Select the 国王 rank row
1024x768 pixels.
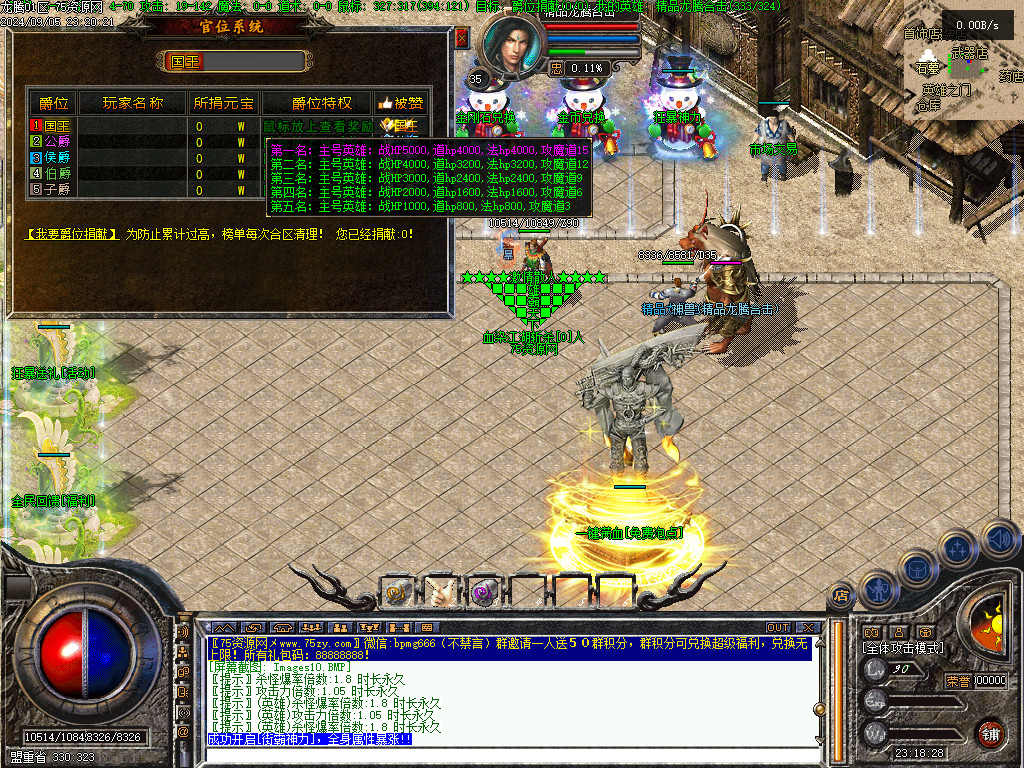pos(52,126)
